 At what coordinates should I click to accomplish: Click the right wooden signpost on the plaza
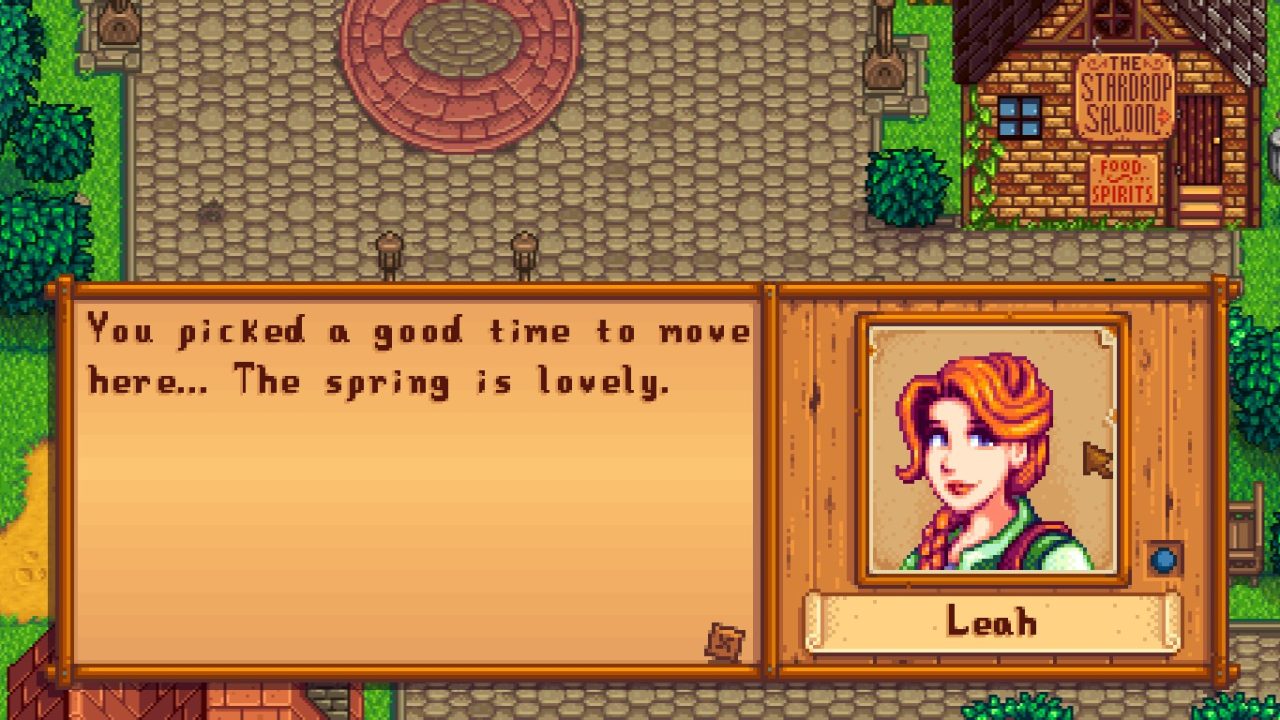(x=520, y=248)
